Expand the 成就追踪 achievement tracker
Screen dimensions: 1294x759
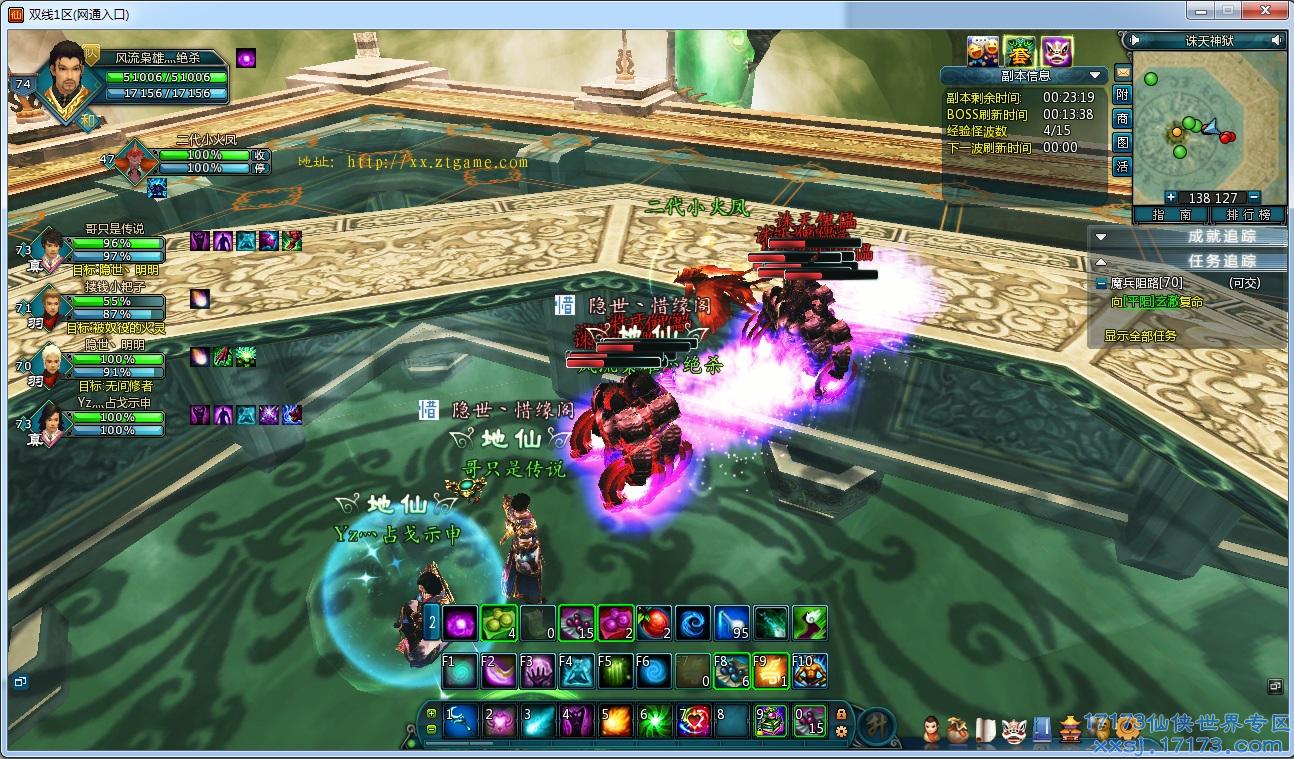pos(1101,237)
